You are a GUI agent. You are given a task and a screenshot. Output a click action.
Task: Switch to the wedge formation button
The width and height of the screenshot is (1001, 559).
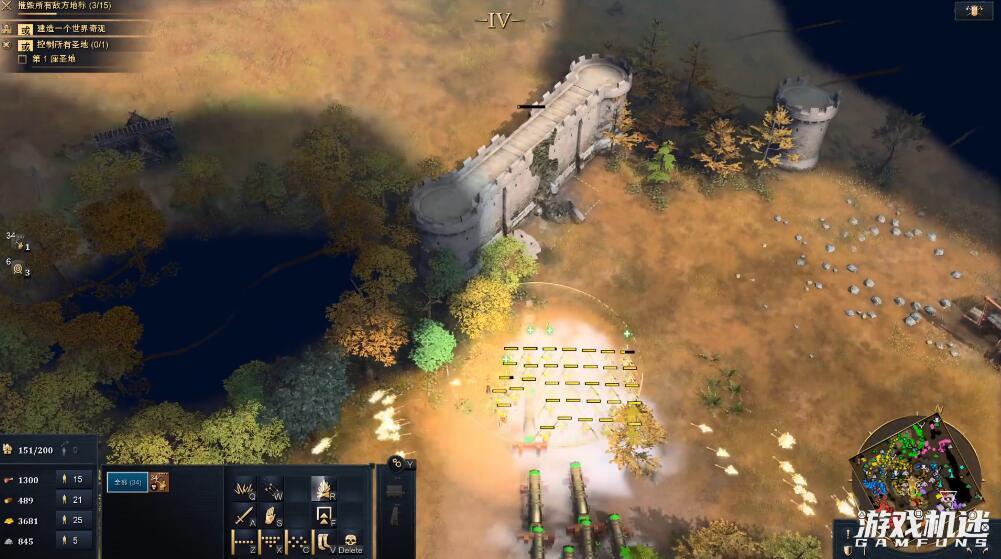[x=271, y=543]
